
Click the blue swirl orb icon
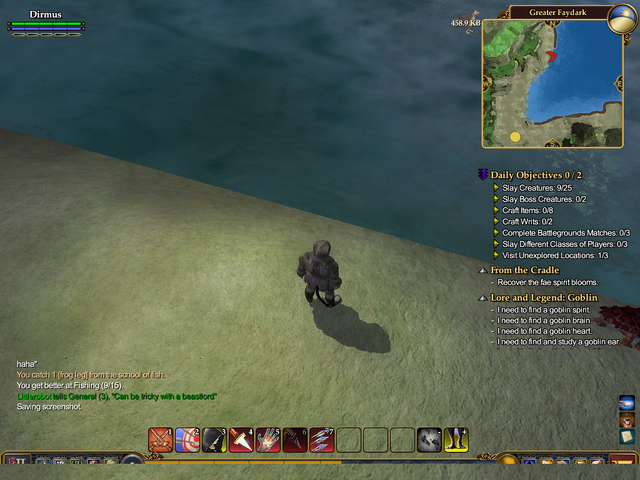(627, 402)
